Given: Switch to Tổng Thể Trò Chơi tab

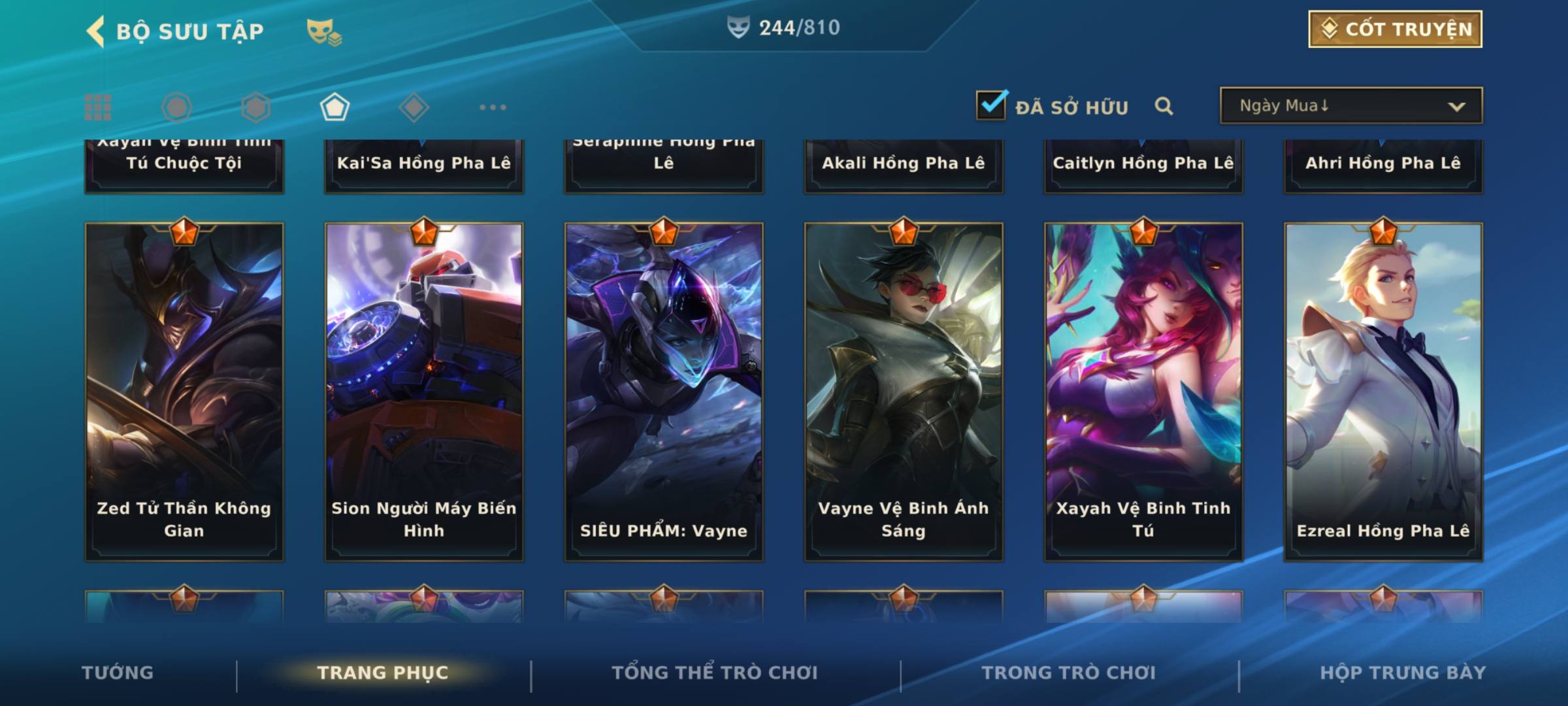Looking at the screenshot, I should [x=715, y=673].
